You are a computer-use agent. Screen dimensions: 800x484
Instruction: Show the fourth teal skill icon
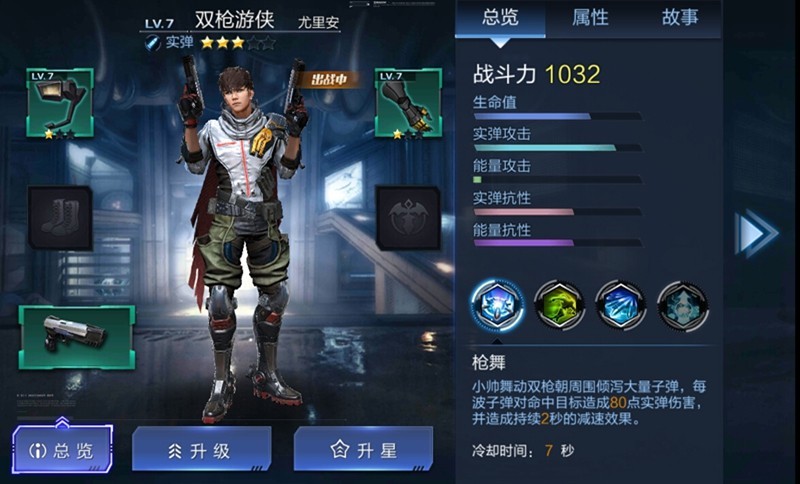click(x=683, y=305)
